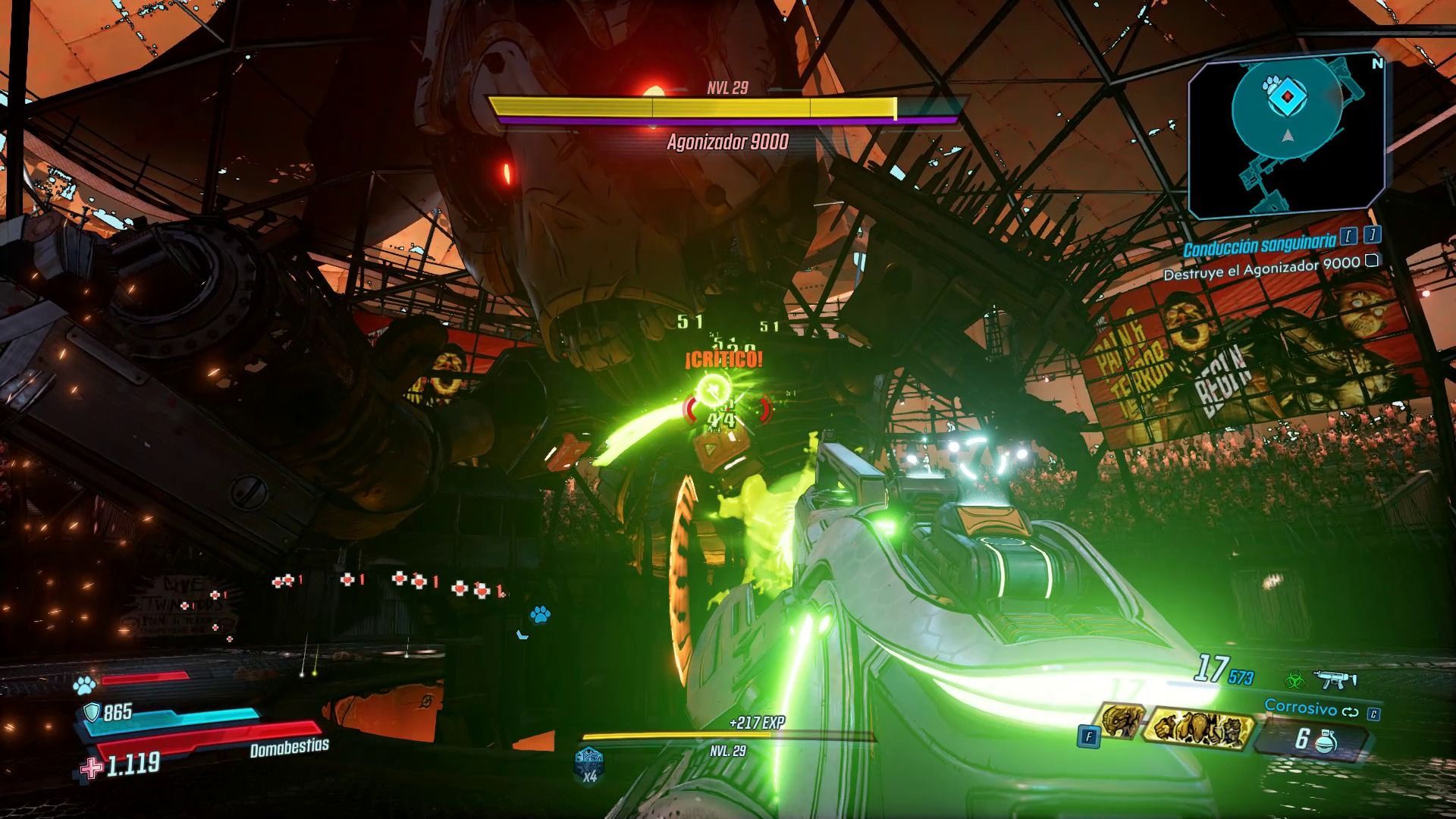Select the Agonizador 9000 boss name label
The image size is (1456, 819).
click(728, 142)
